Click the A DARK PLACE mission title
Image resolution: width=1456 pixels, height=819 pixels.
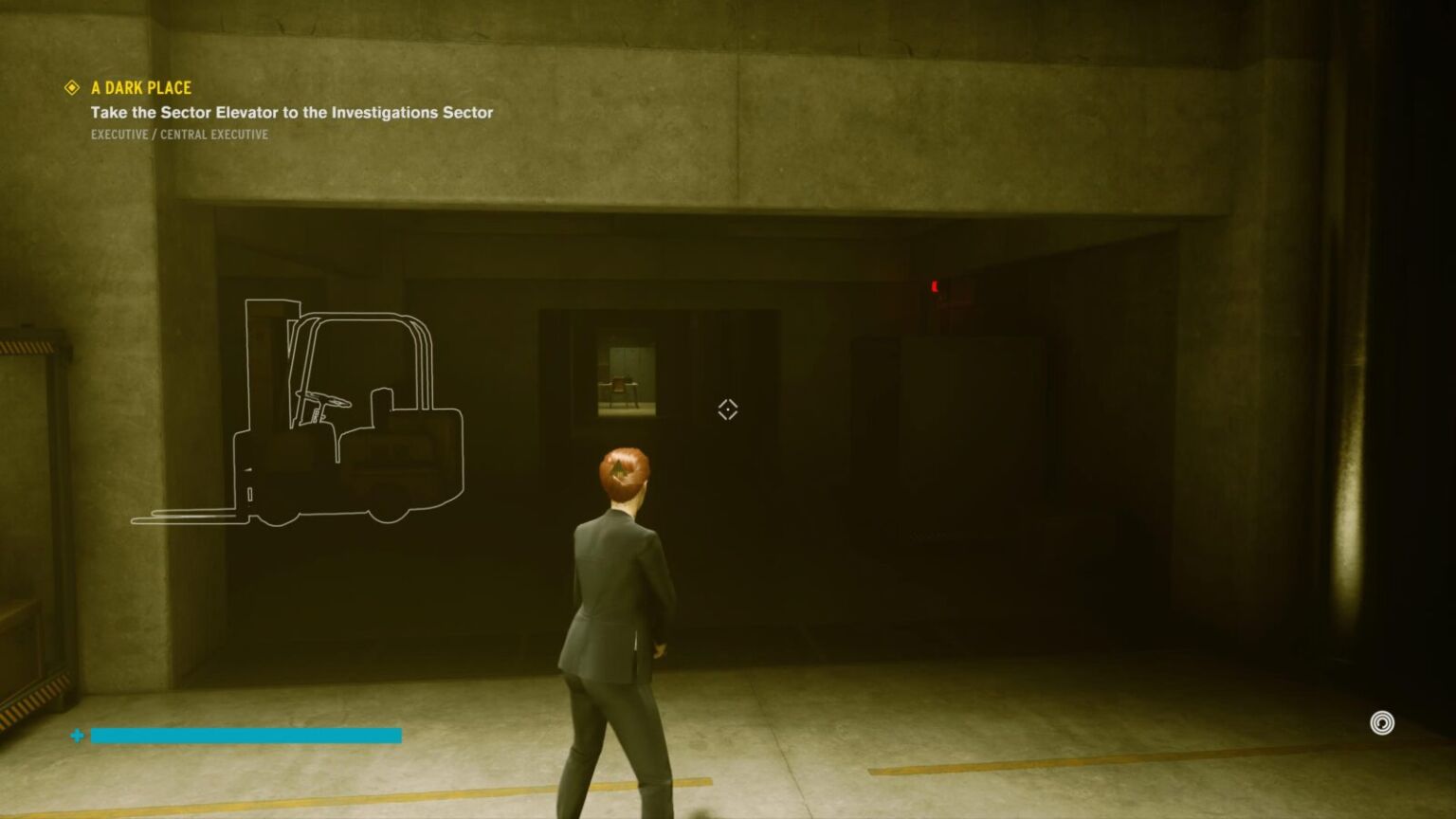click(x=139, y=87)
